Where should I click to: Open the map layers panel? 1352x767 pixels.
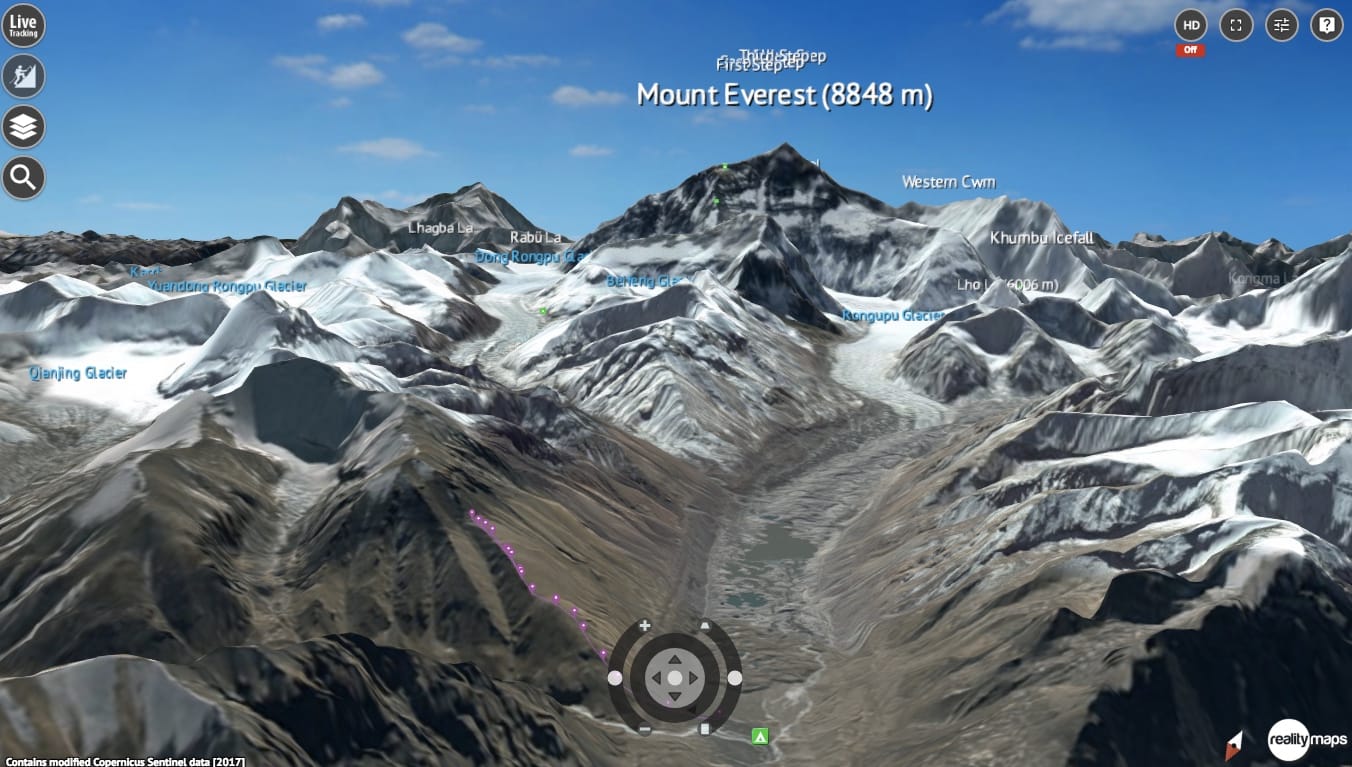click(x=23, y=127)
